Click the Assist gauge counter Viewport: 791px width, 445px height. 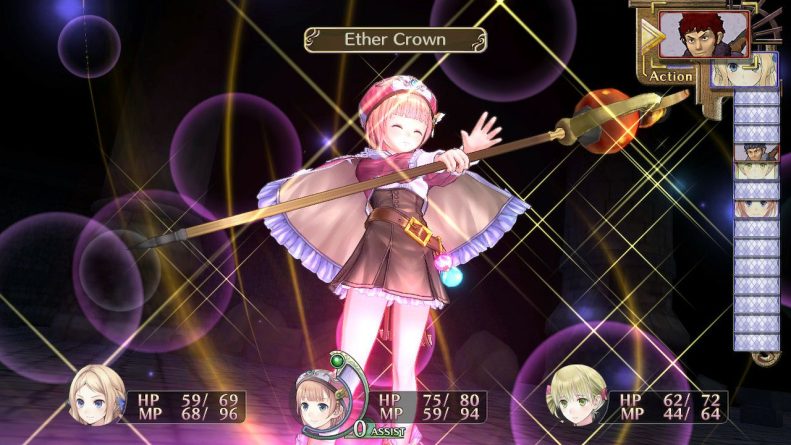362,429
